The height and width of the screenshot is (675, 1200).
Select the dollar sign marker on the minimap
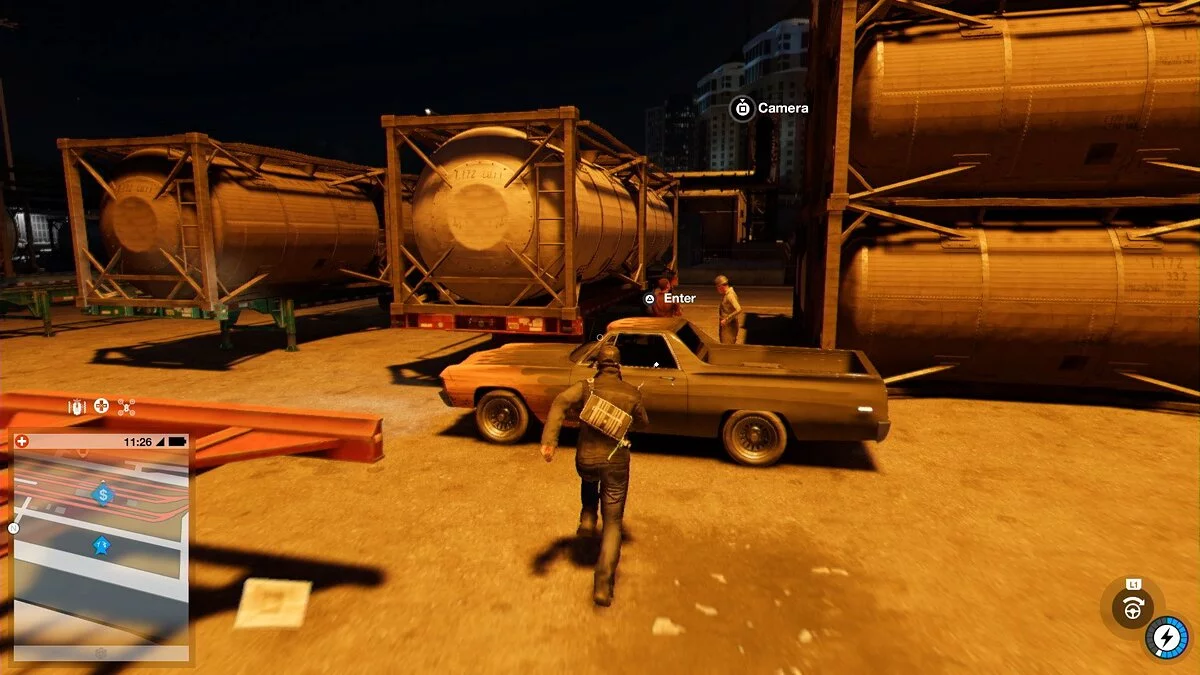tap(102, 493)
